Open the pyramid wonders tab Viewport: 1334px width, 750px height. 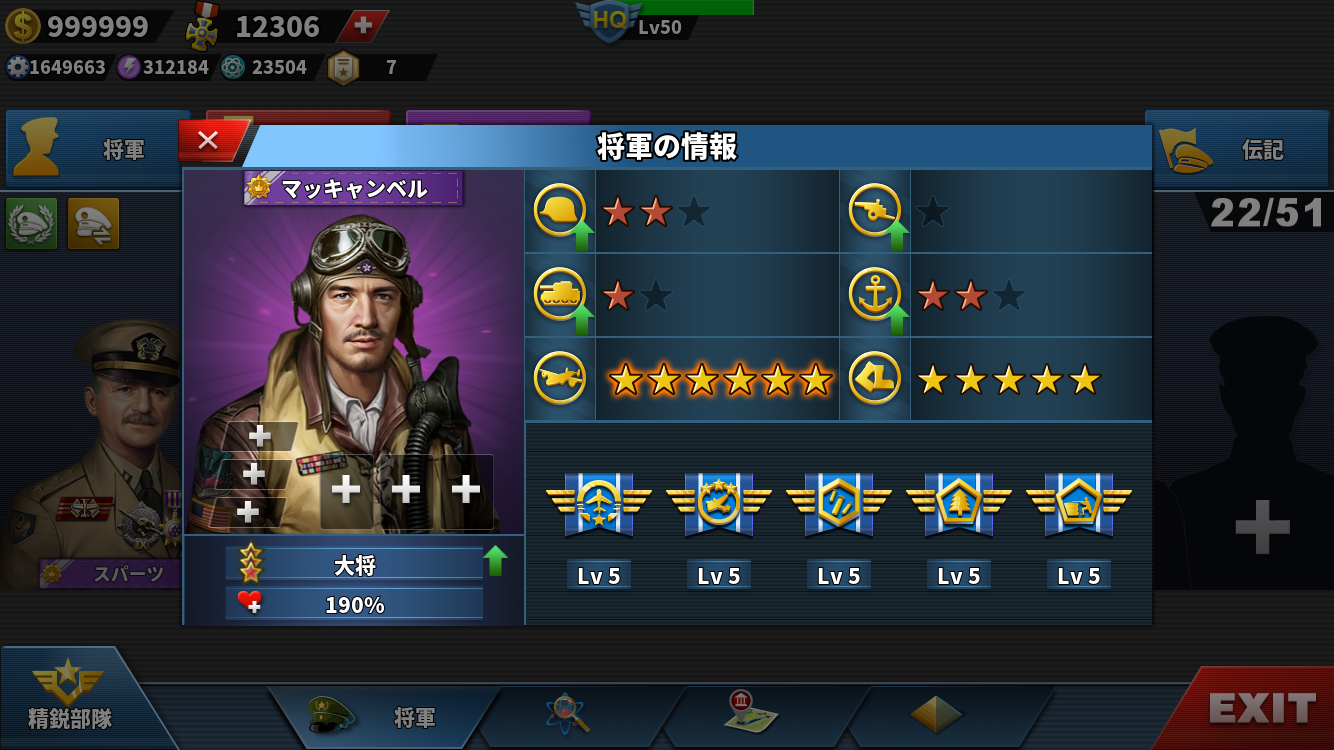[x=936, y=714]
